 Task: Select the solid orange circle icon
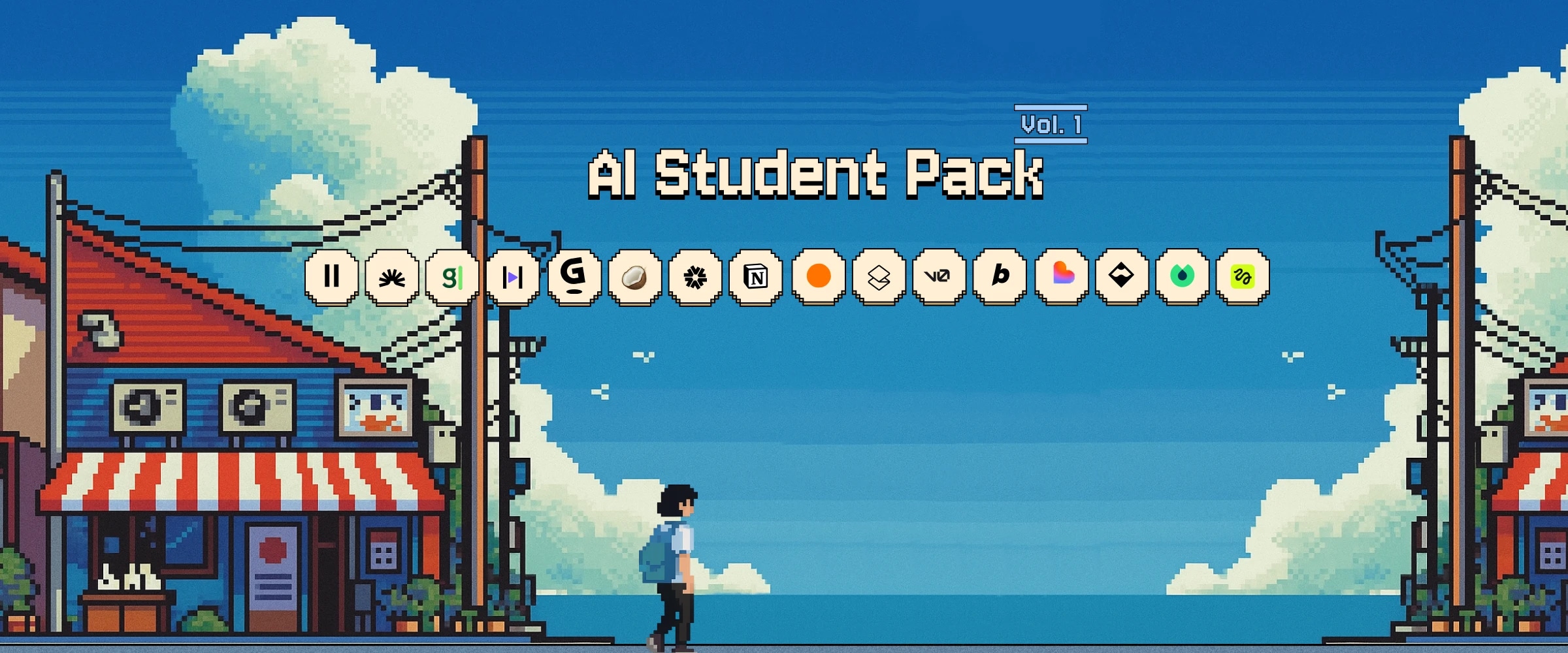(819, 276)
